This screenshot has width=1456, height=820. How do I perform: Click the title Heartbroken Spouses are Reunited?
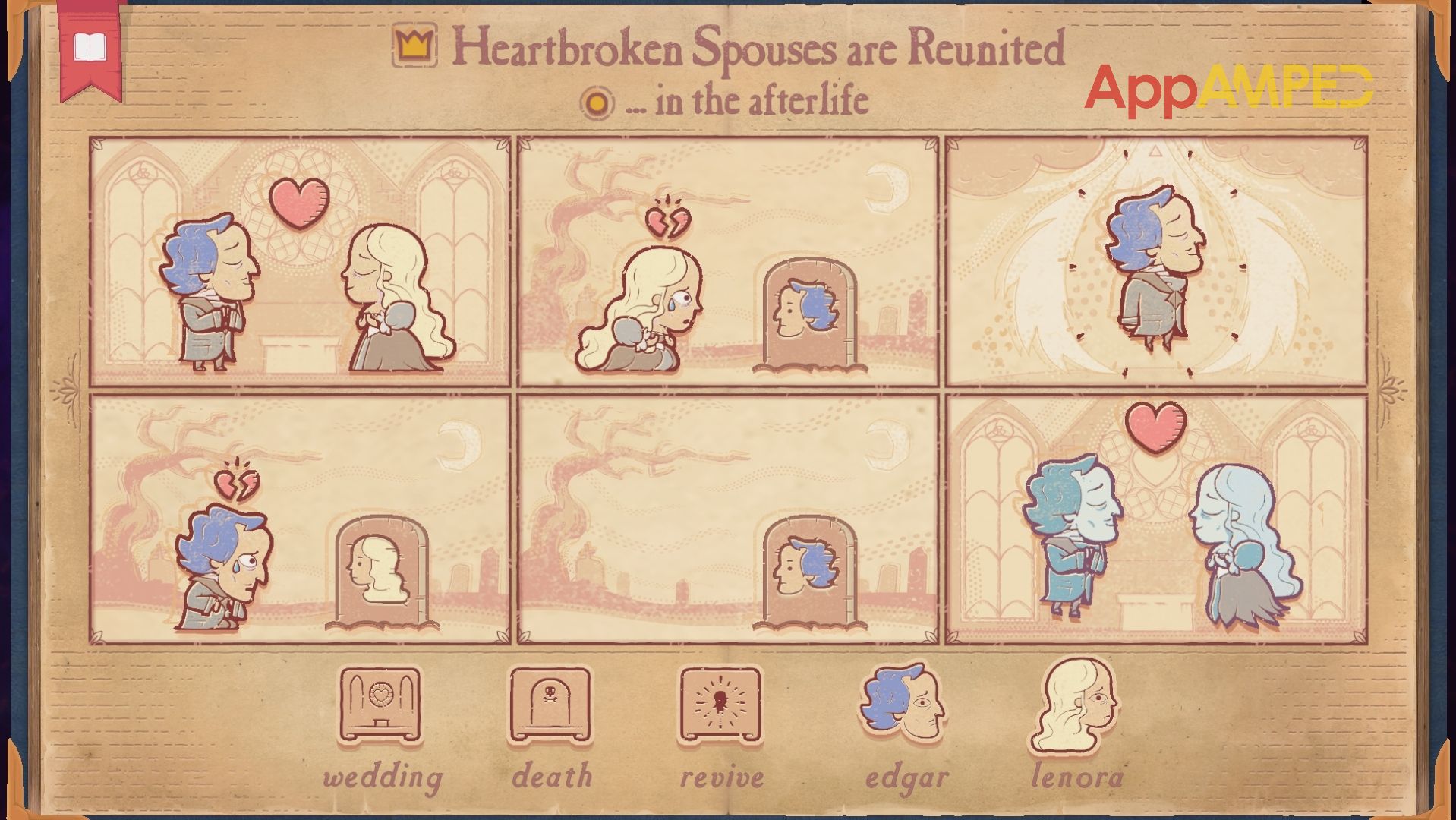pyautogui.click(x=758, y=49)
